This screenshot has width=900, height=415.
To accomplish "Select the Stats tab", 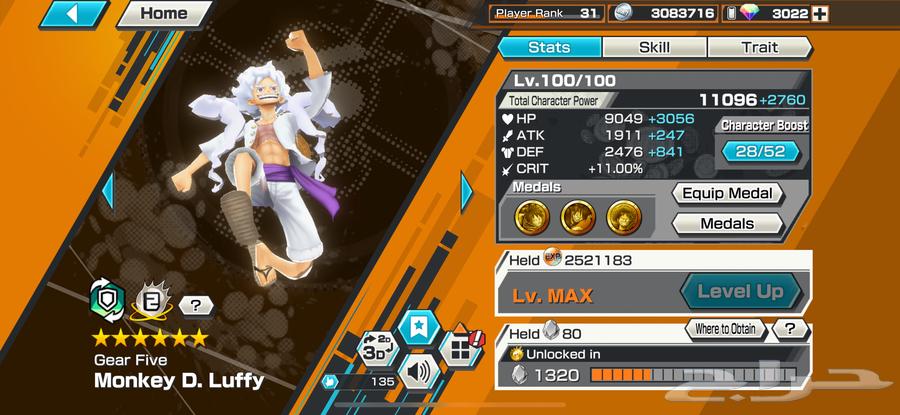I will coord(549,47).
